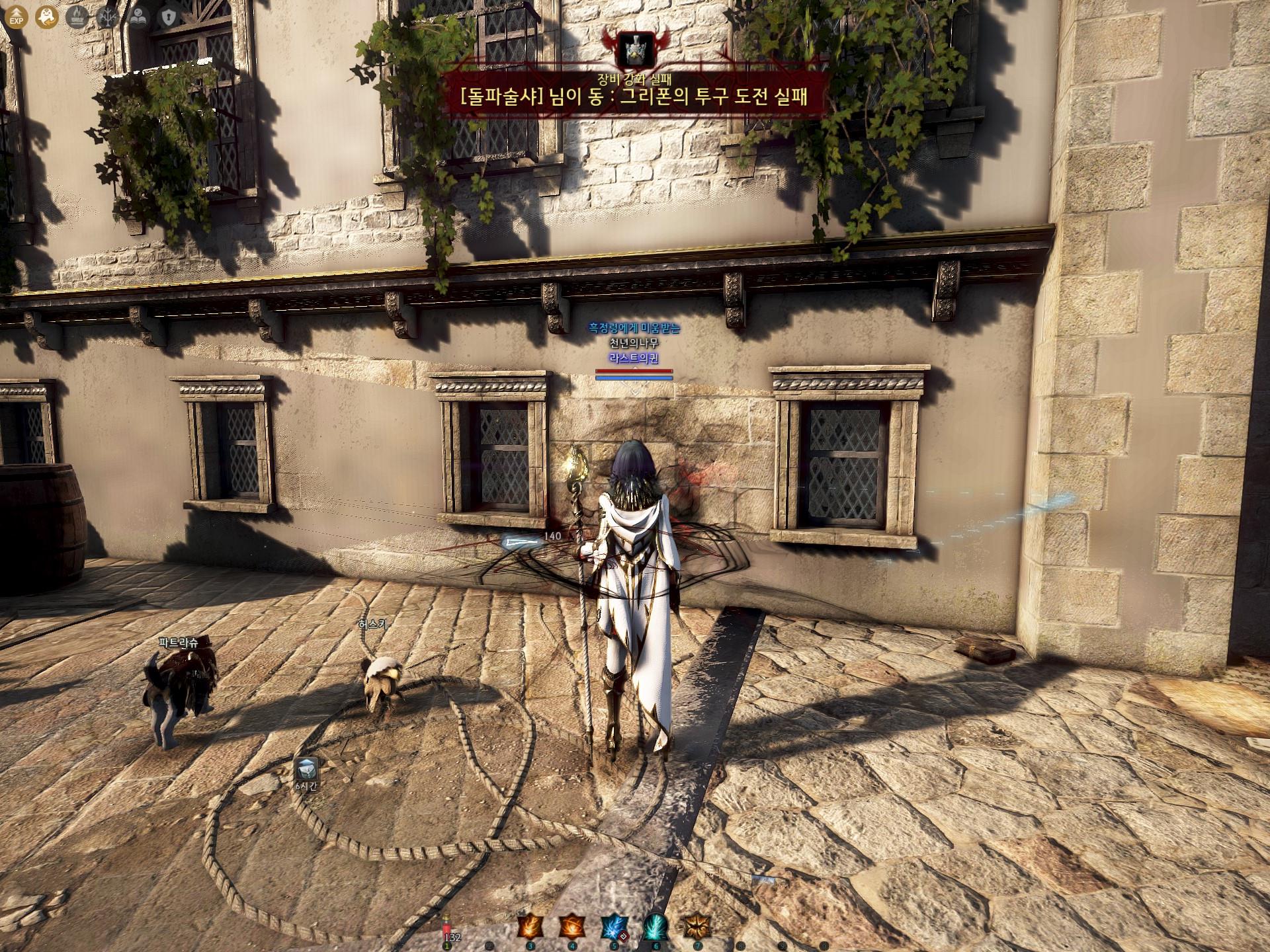1270x952 pixels.
Task: Use the red potion in slot 1
Action: tap(447, 929)
